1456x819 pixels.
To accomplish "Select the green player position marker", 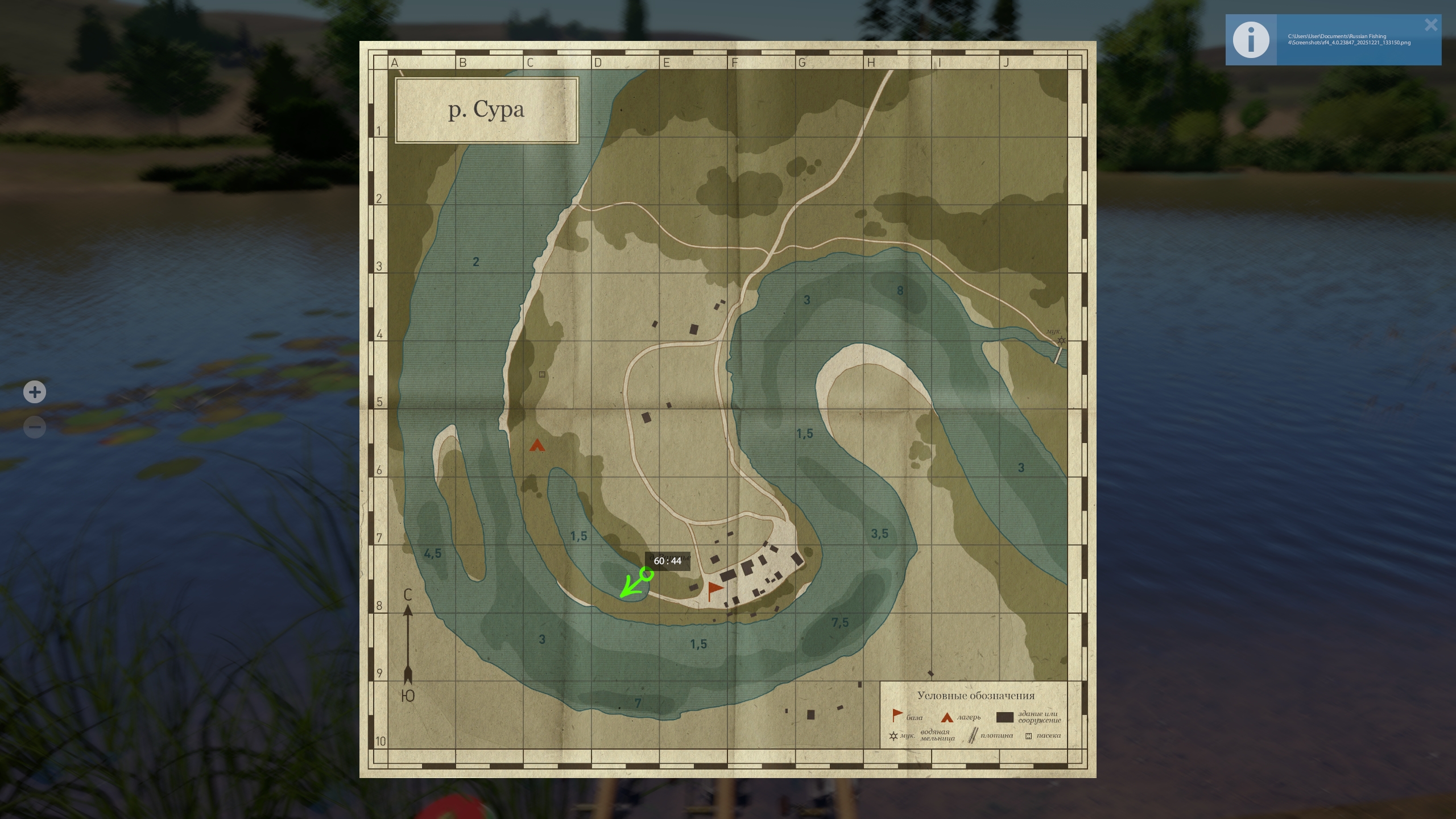I will coord(646,574).
